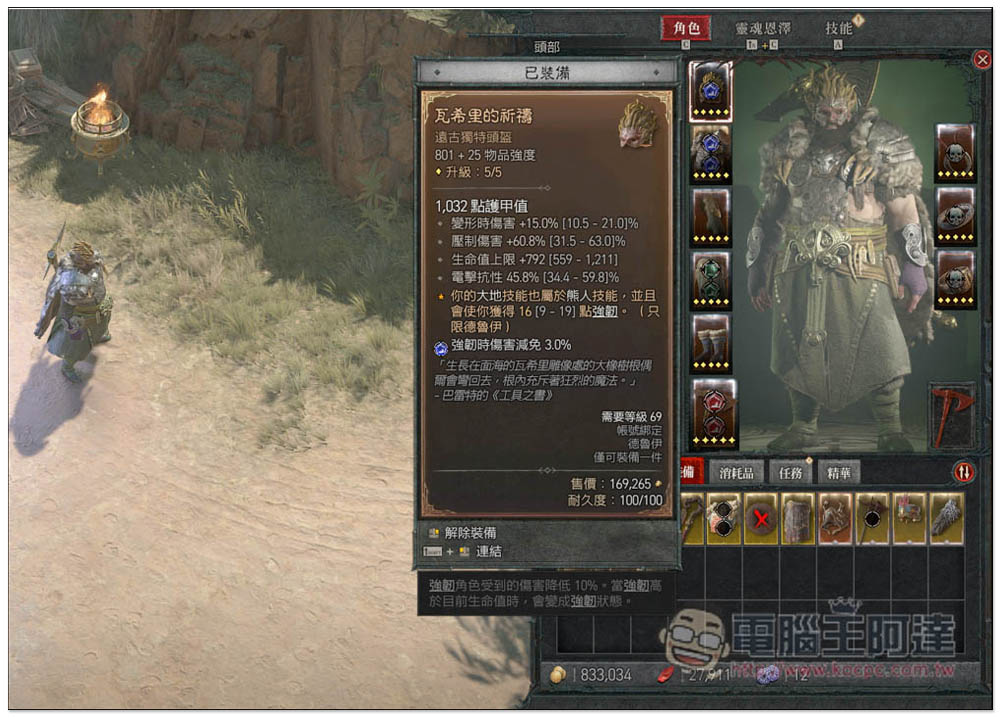
Task: Switch to the 消耗品 consumables tab
Action: (738, 472)
